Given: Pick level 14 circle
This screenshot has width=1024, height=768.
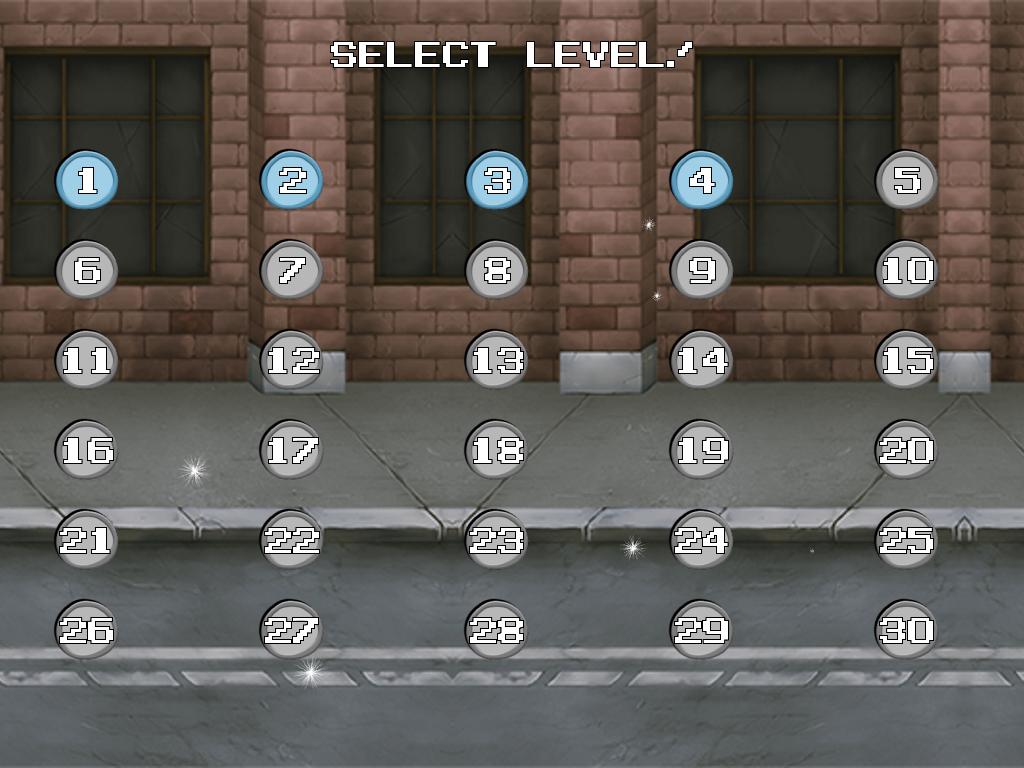Looking at the screenshot, I should click(702, 360).
